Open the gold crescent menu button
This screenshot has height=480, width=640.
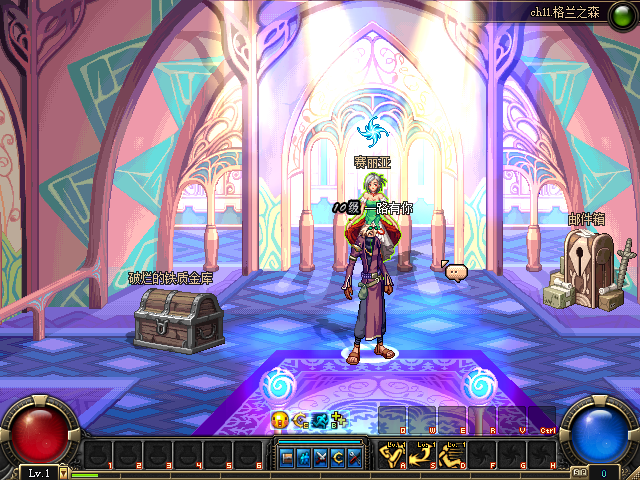click(338, 456)
